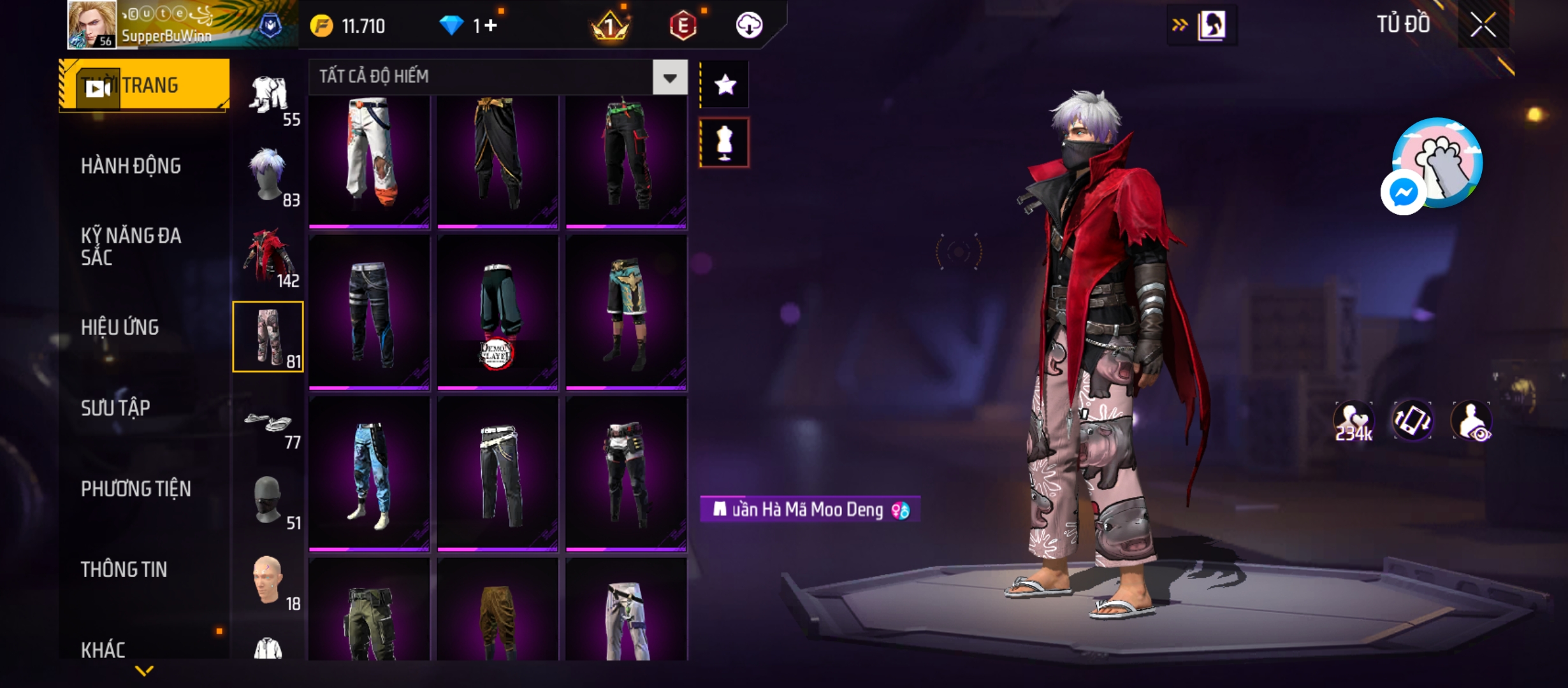This screenshot has width=1568, height=688.
Task: Select the black mask category
Action: (x=268, y=500)
